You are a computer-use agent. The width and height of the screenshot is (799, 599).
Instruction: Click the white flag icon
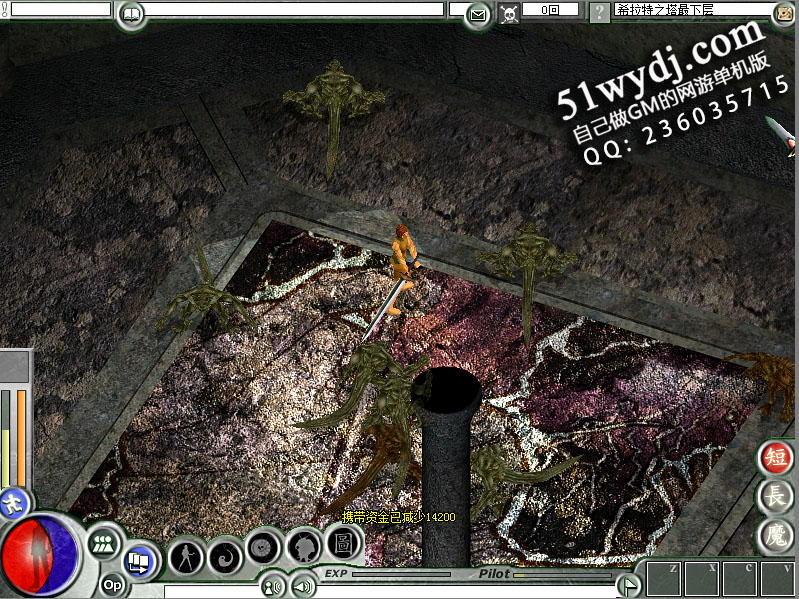point(628,584)
